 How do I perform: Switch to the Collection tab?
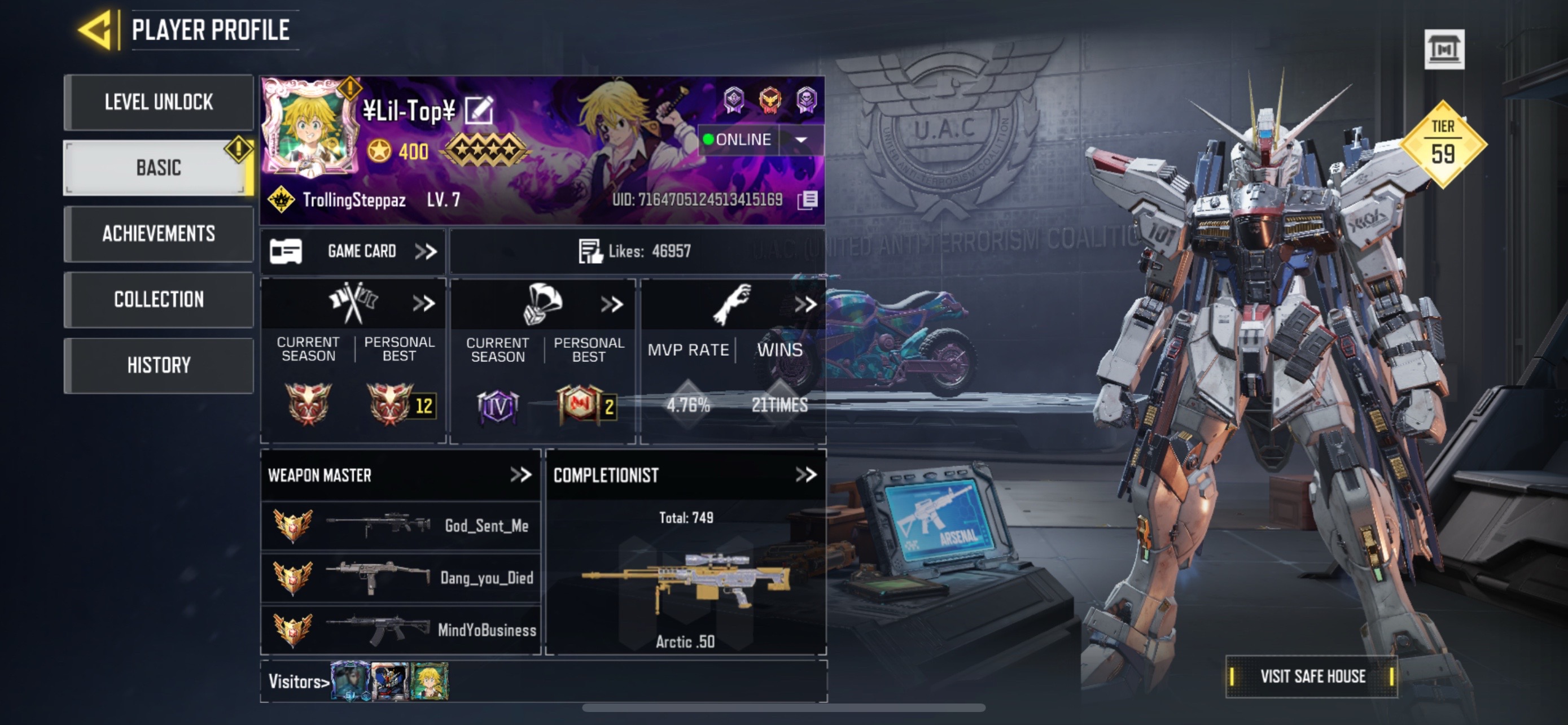(158, 299)
